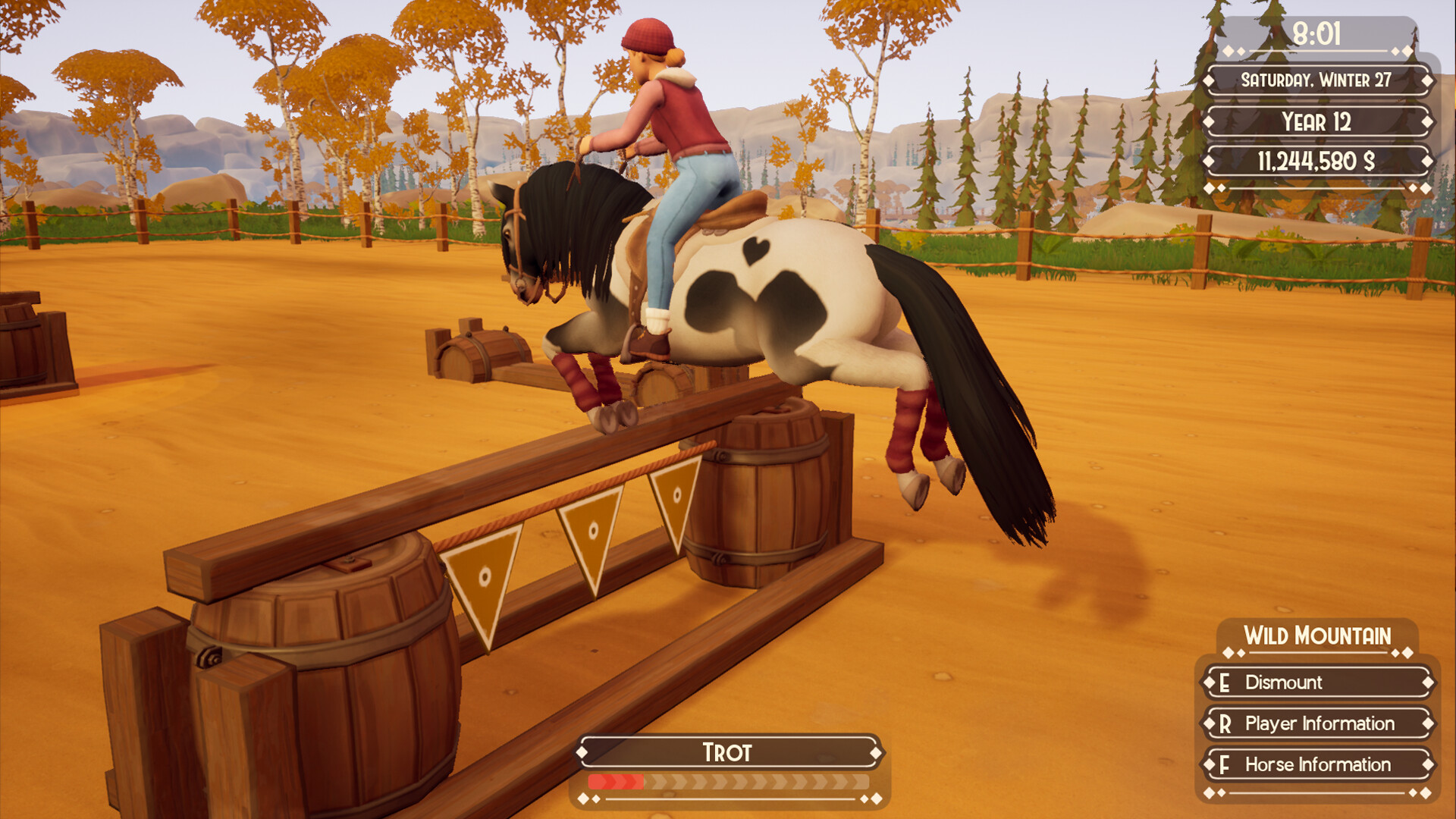
Task: Select the money counter showing 11,244,580 $
Action: point(1317,161)
